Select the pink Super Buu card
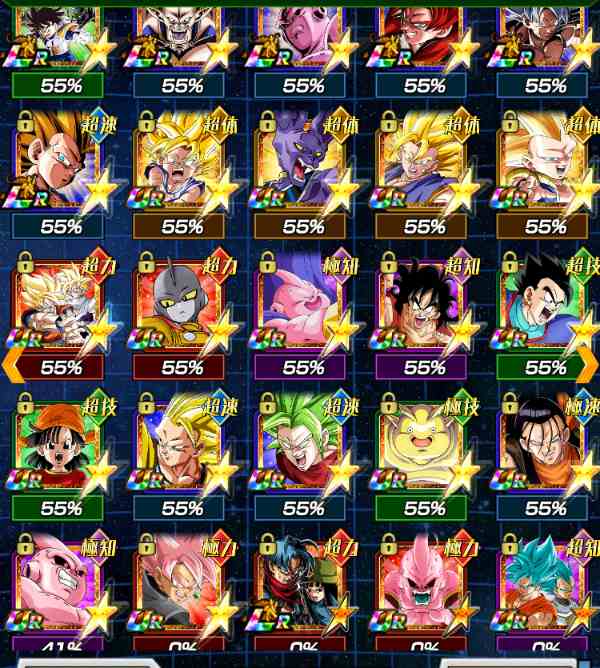The width and height of the screenshot is (600, 668). pyautogui.click(x=303, y=306)
